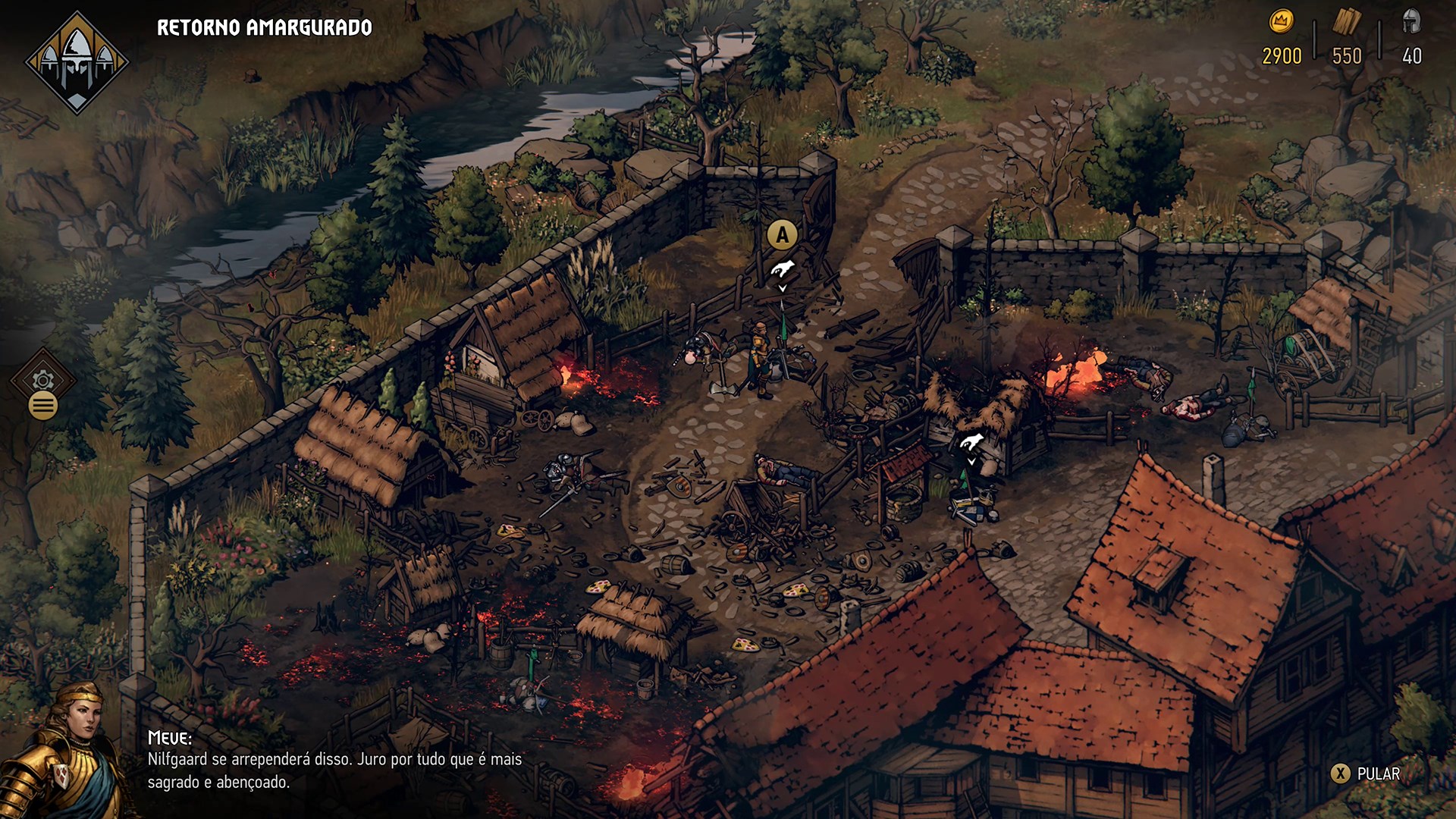This screenshot has width=1456, height=819.
Task: Click the Retorno Amargurado quest title
Action: click(264, 28)
